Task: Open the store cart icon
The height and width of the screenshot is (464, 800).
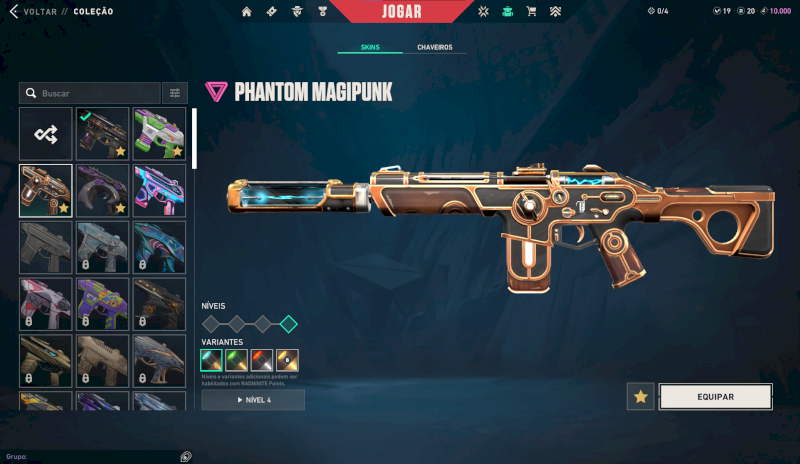Action: (531, 12)
